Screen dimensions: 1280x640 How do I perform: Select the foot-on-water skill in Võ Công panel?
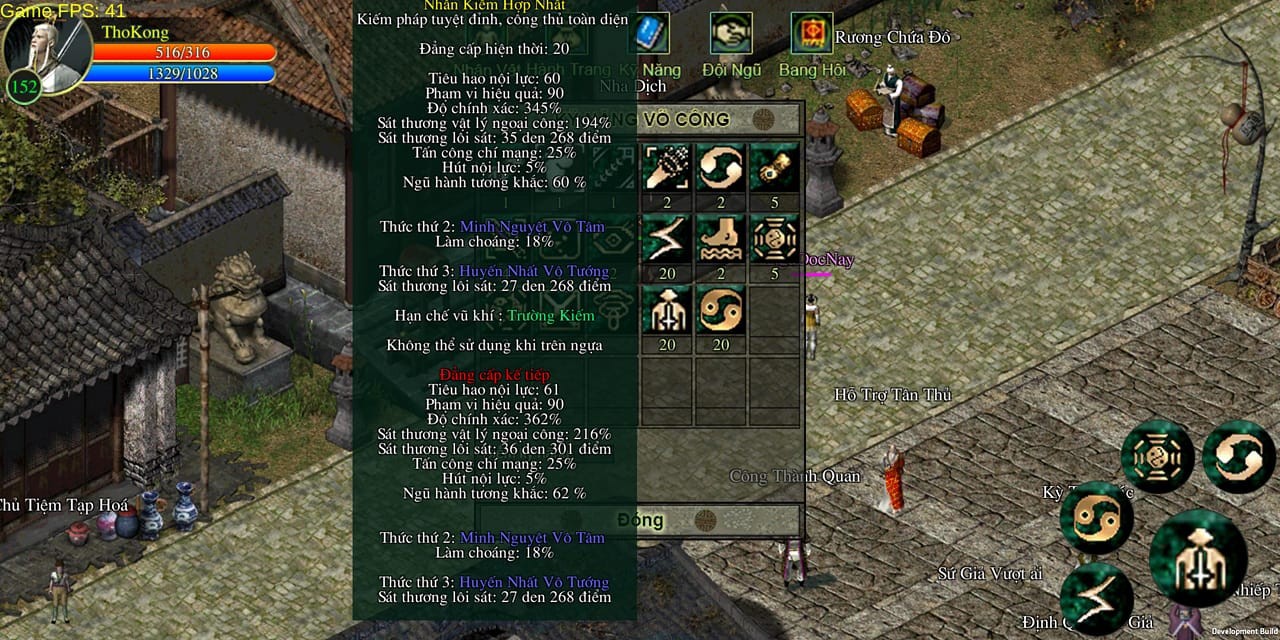point(720,239)
